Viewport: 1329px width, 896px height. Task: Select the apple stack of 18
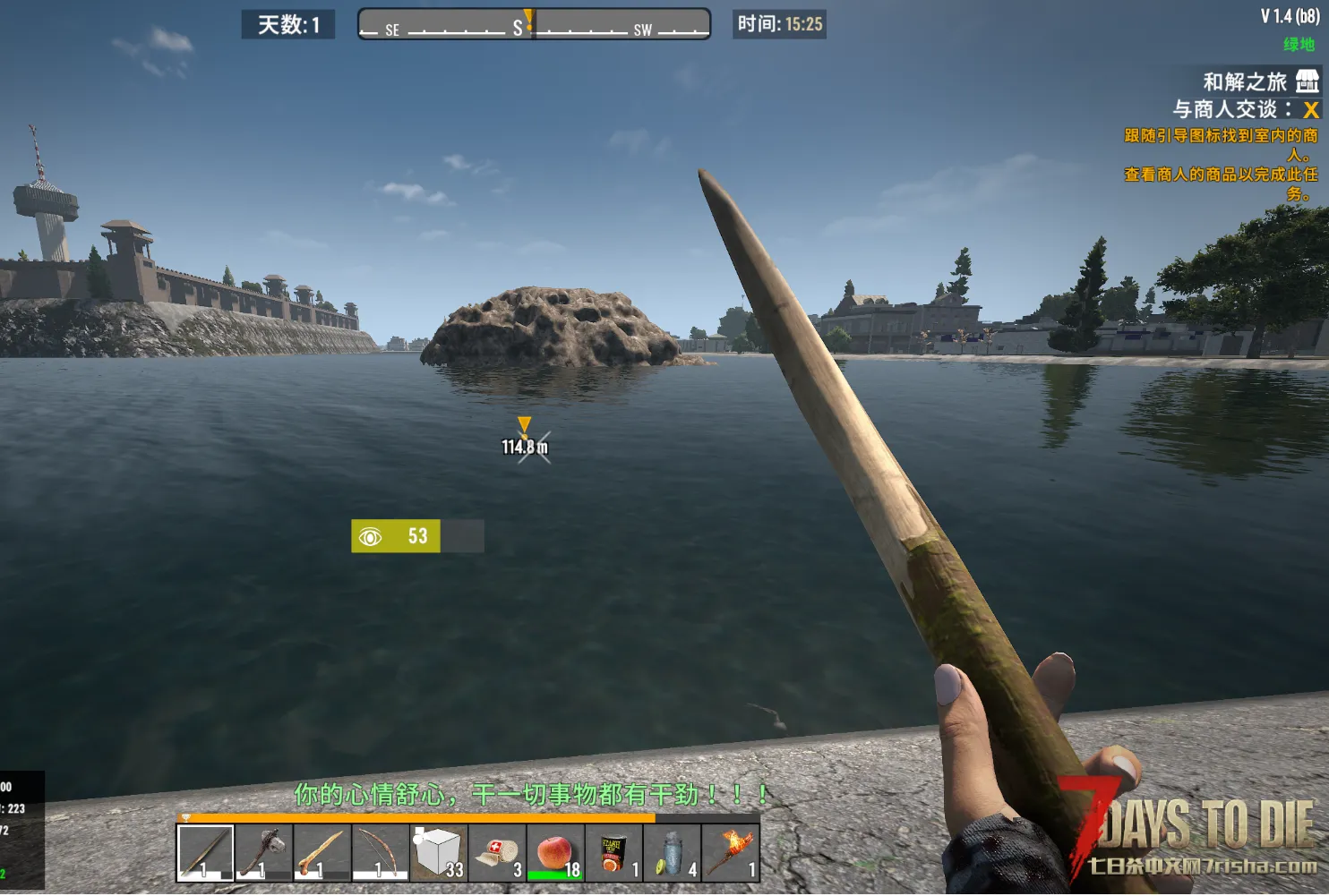tap(555, 853)
